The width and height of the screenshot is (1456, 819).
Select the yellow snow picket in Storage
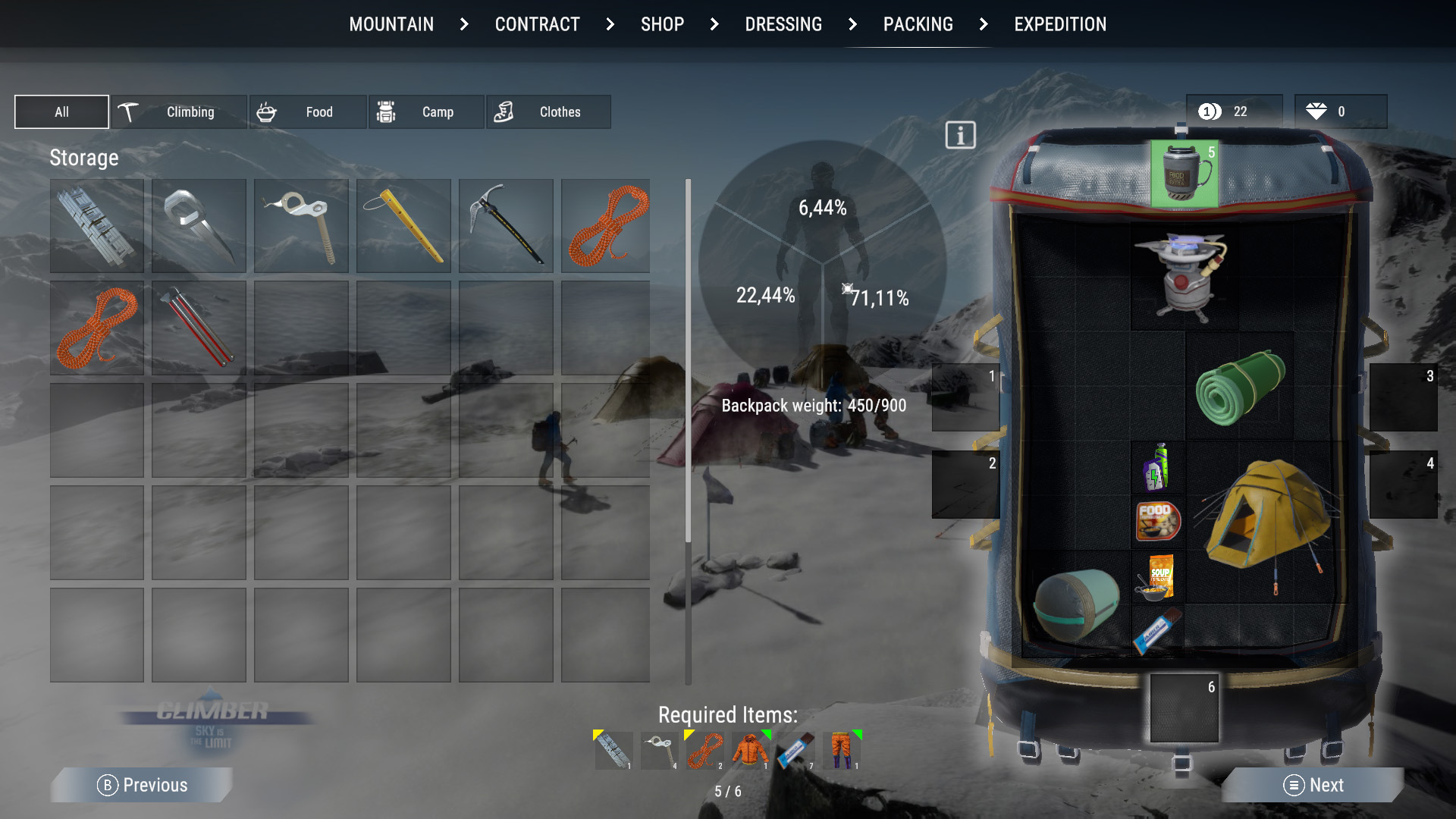[403, 225]
